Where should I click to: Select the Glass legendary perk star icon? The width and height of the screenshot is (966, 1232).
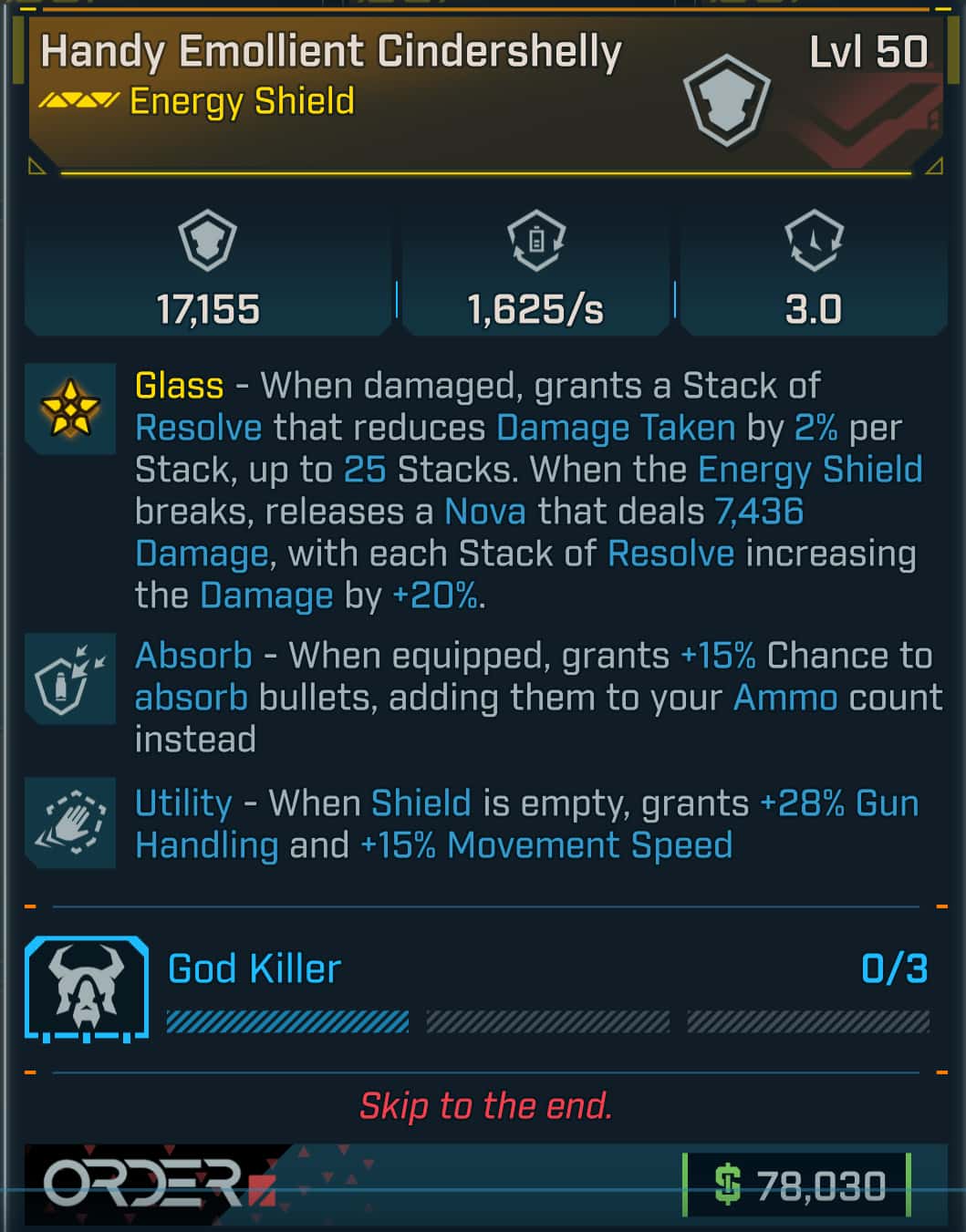[69, 408]
